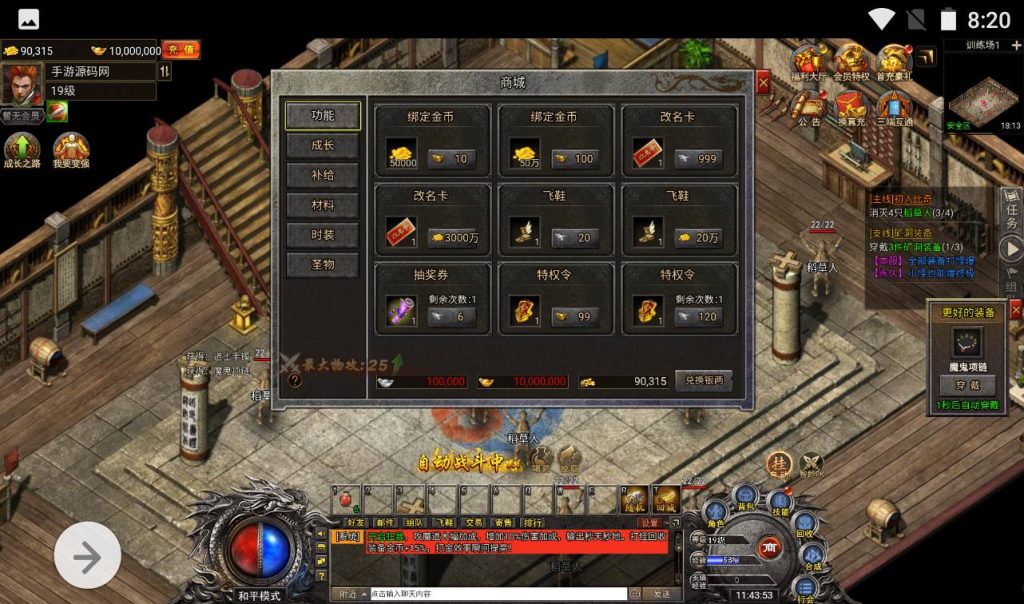Screen dimensions: 1024x604
Task: Open the 福利大厅 welfare hall icon
Action: click(812, 62)
